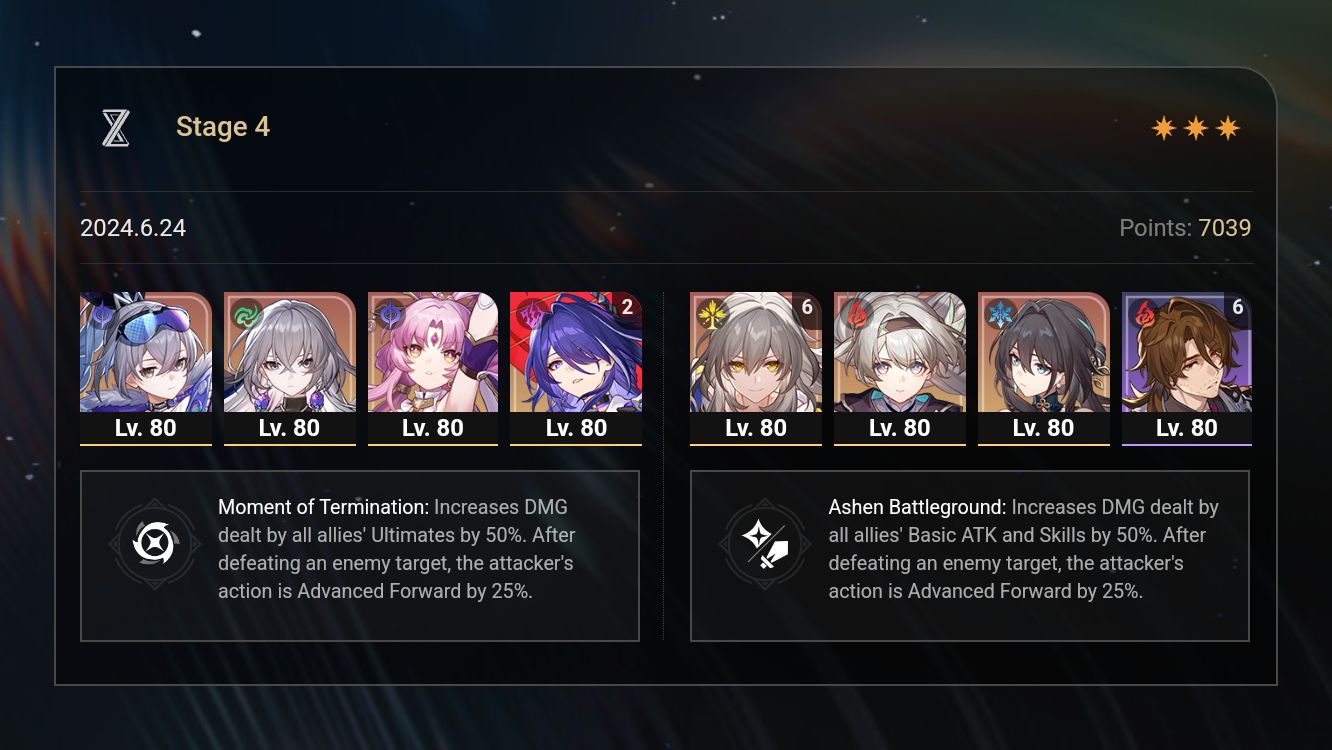1332x750 pixels.
Task: Select Gallagher's Eidolon 6 badge
Action: pyautogui.click(x=1237, y=307)
